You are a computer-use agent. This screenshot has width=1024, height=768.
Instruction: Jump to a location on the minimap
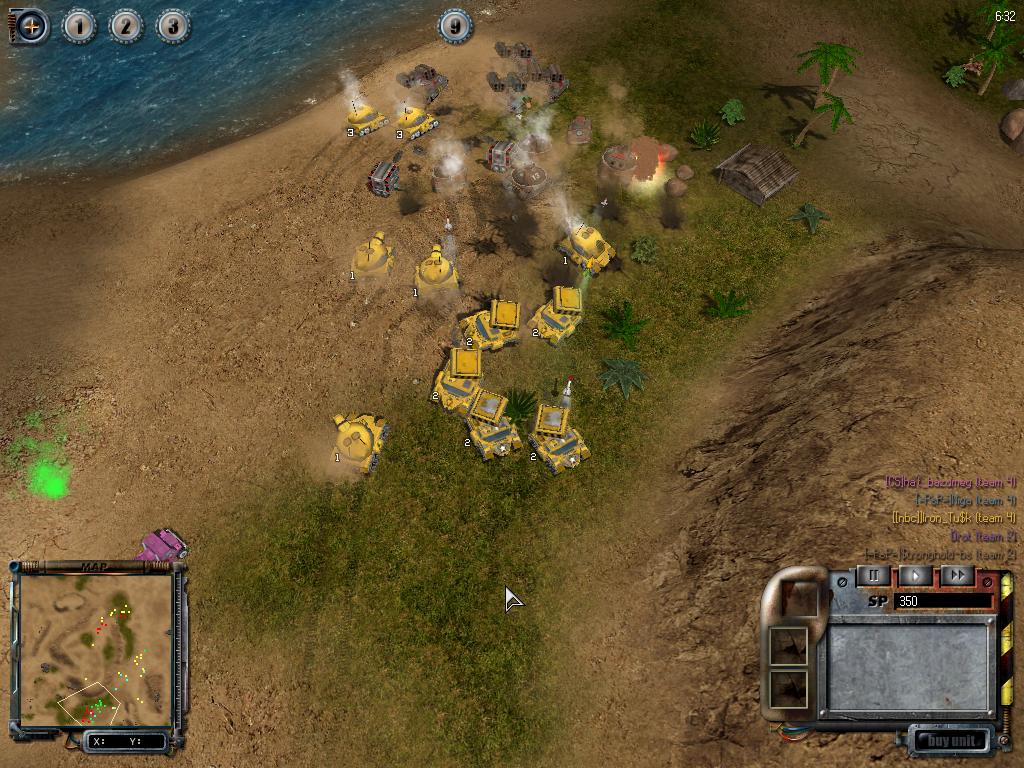97,650
